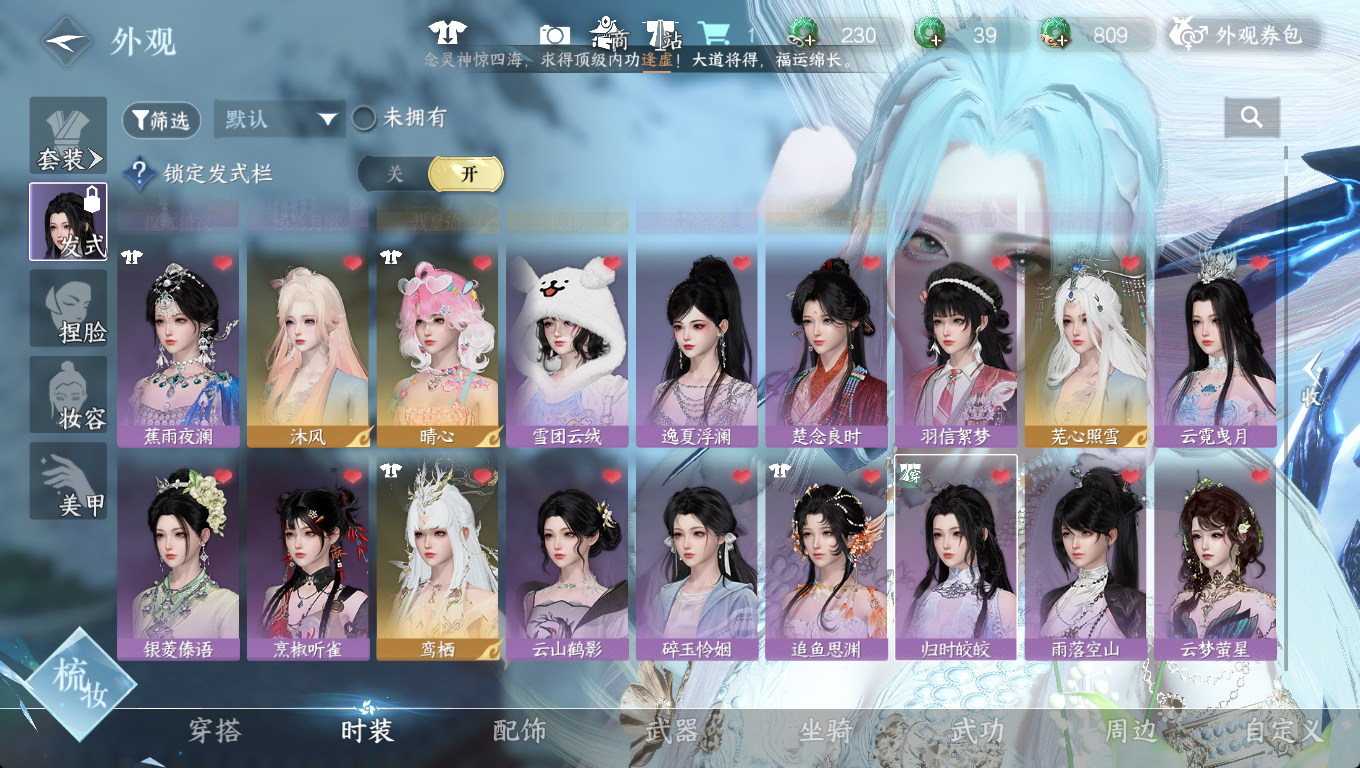The height and width of the screenshot is (768, 1360).
Task: Open the 配饰 accessories tab
Action: (x=520, y=731)
